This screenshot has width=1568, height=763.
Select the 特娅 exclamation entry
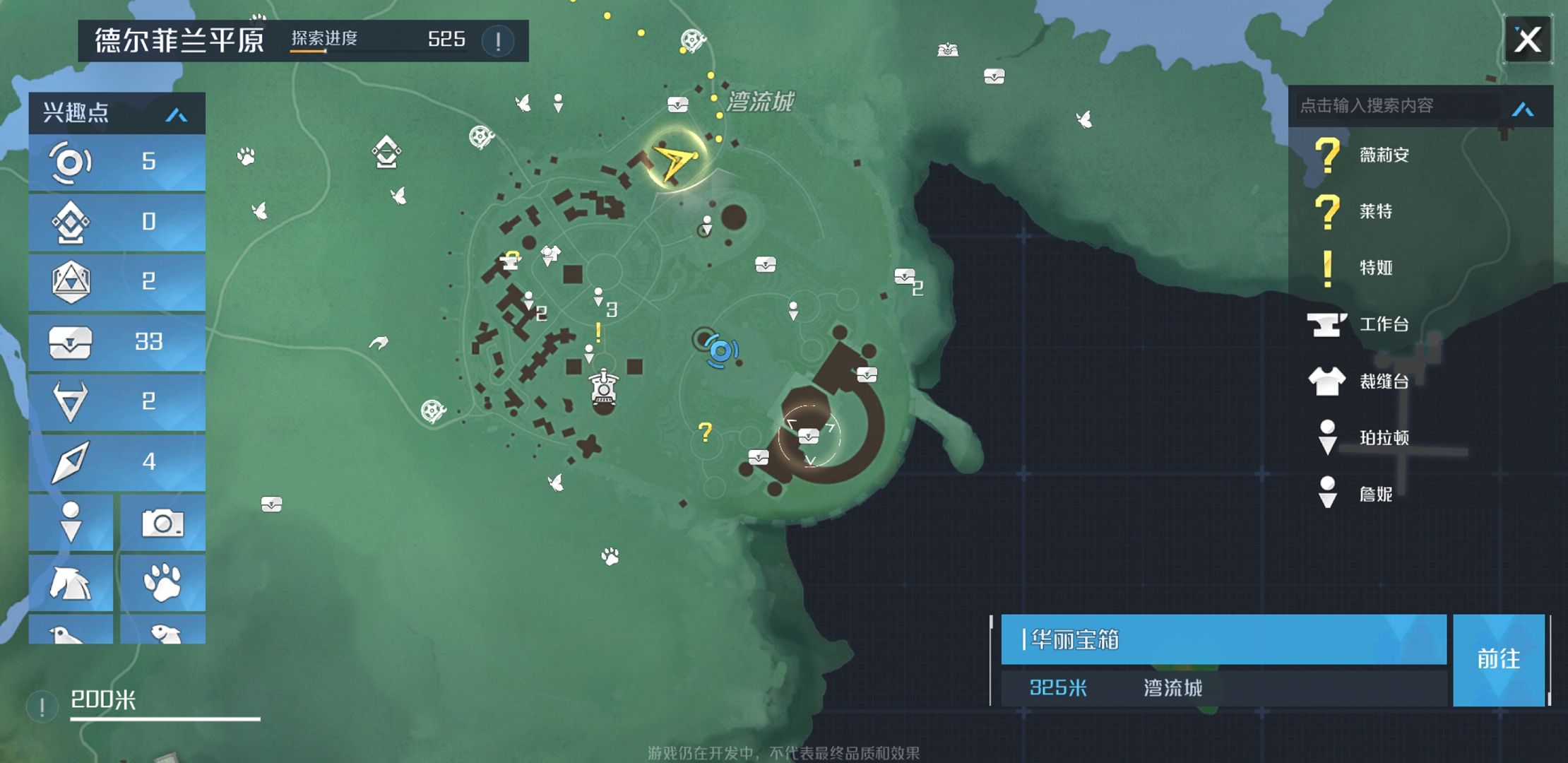tap(1374, 268)
